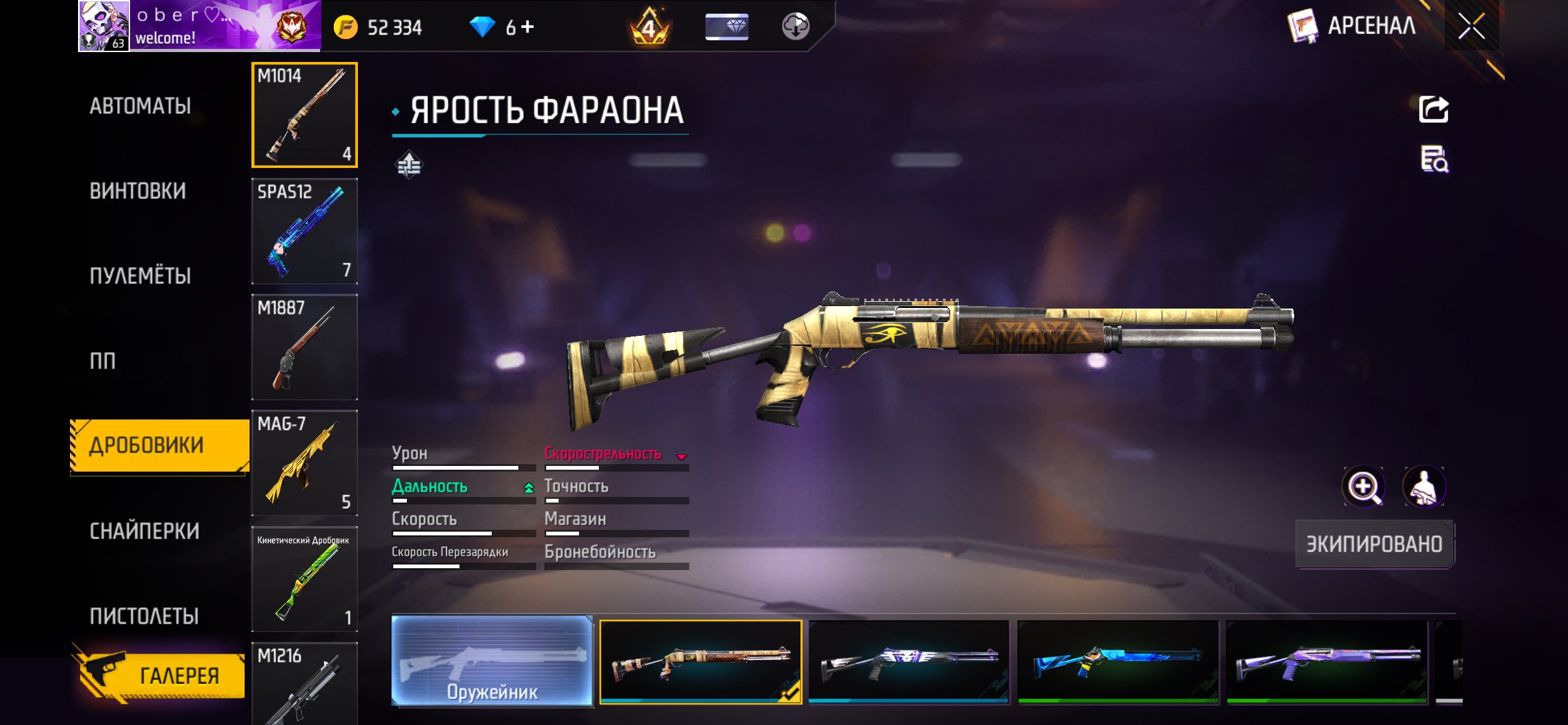Pick the golden MAG-7 tile
The width and height of the screenshot is (1568, 725).
click(304, 462)
